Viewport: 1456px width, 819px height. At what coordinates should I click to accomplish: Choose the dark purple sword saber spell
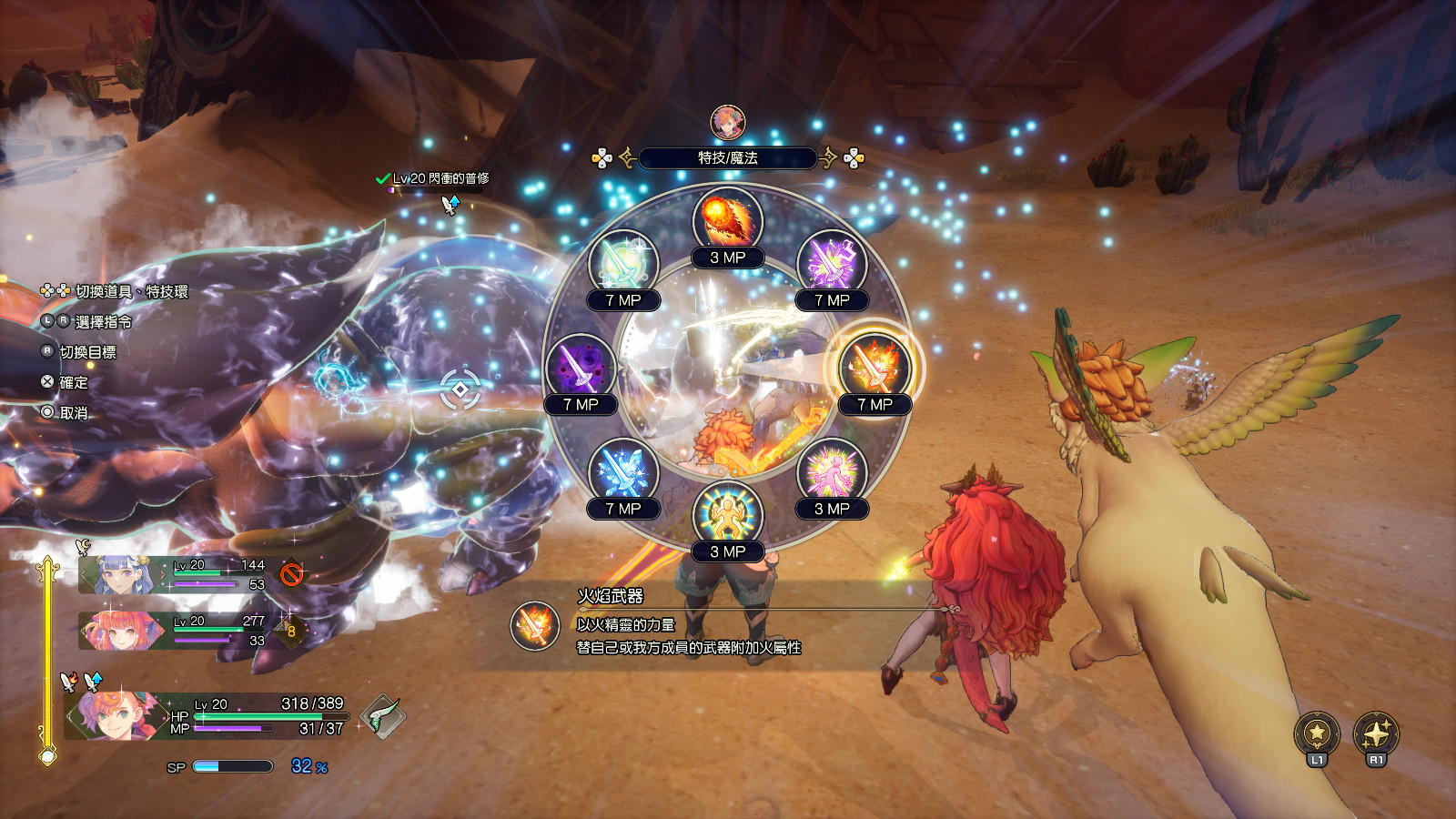tap(581, 368)
